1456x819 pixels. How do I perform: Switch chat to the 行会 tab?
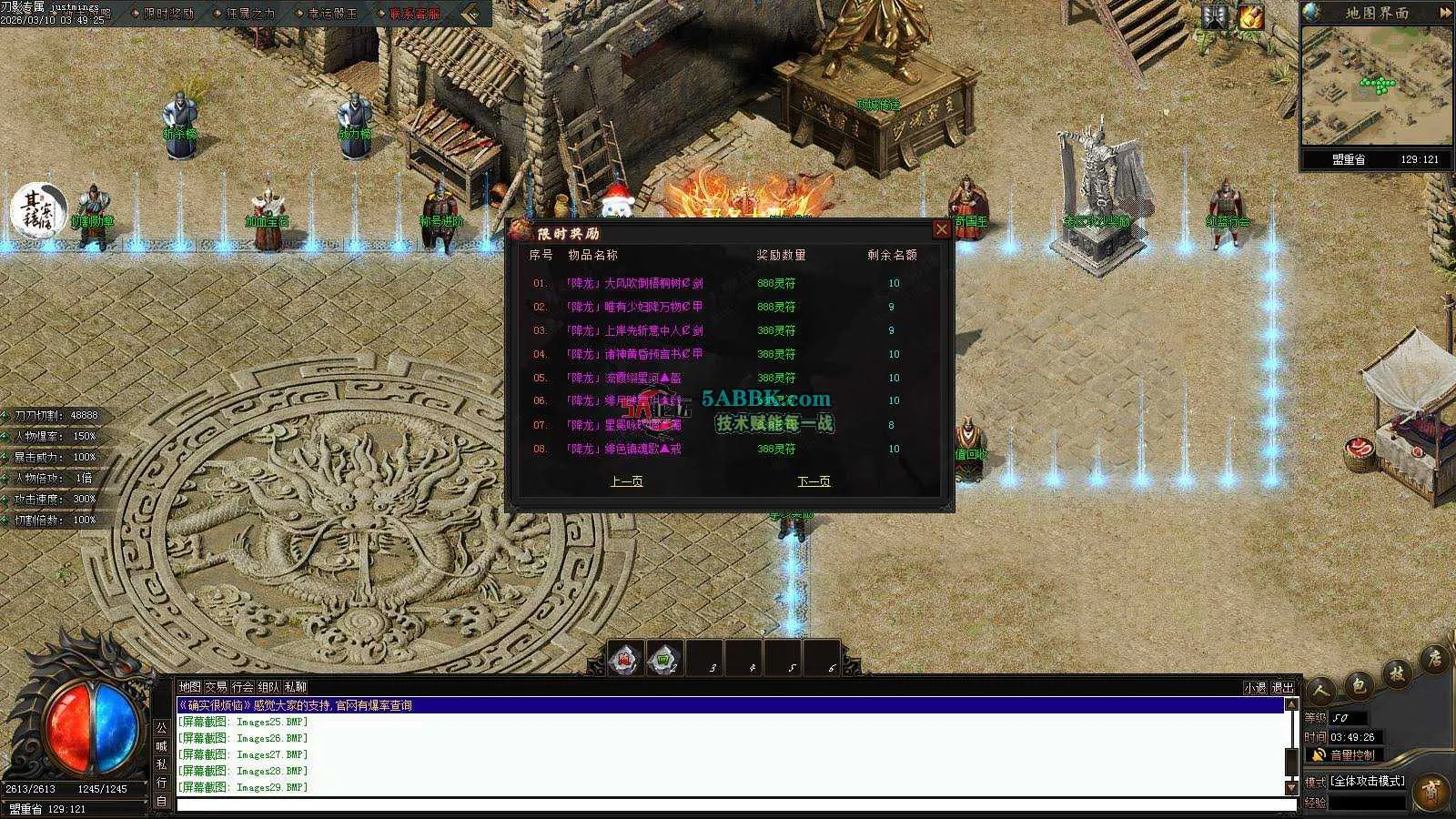coord(242,687)
